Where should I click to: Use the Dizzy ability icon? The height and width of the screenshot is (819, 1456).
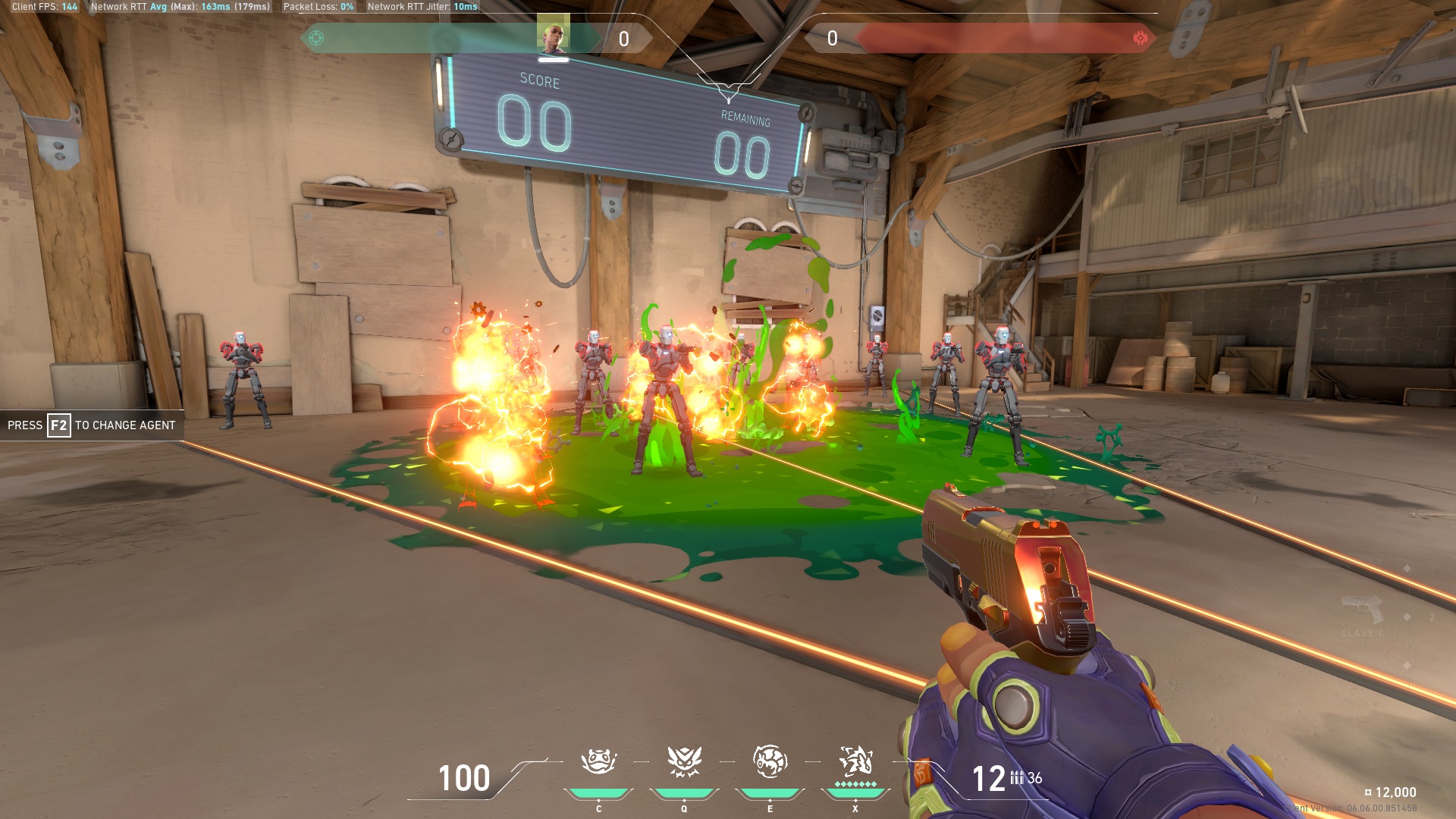[770, 762]
